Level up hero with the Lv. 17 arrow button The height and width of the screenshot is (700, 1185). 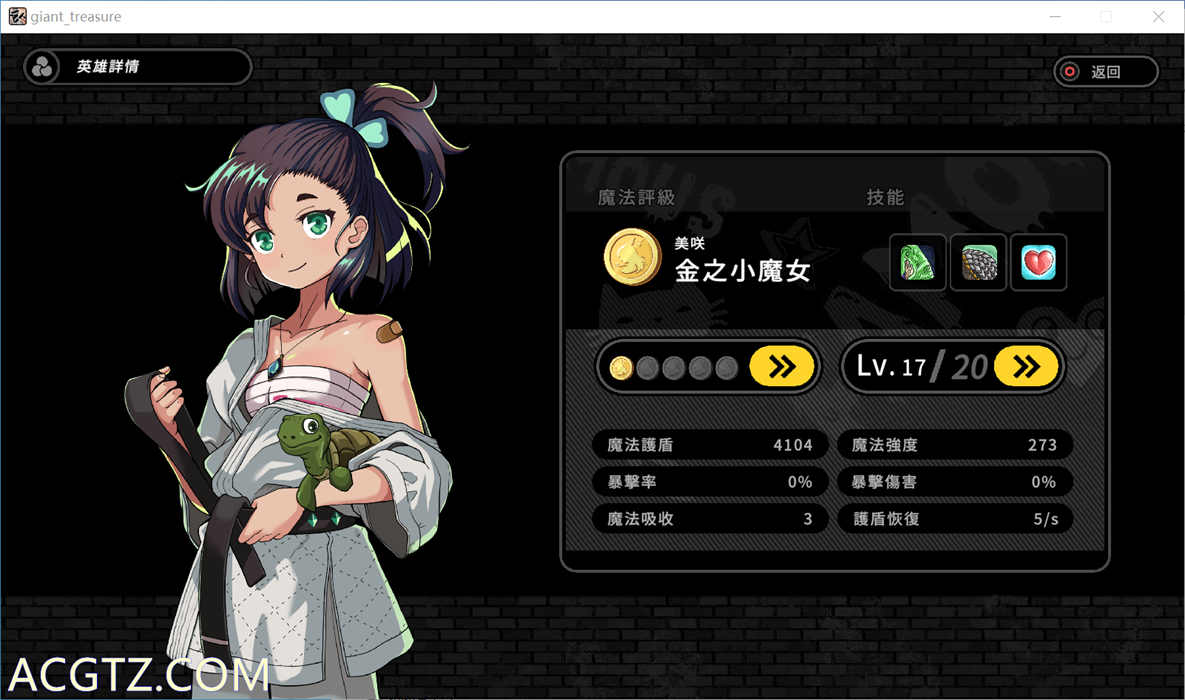pos(1026,367)
